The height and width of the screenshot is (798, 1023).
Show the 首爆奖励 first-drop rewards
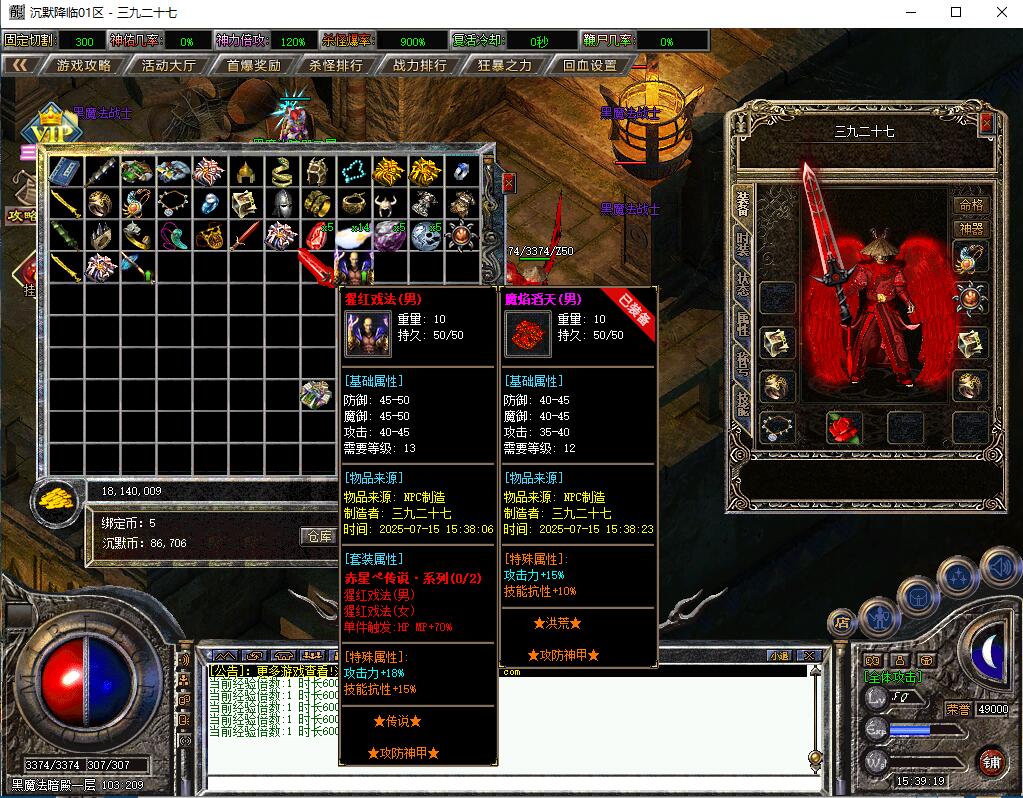point(253,65)
